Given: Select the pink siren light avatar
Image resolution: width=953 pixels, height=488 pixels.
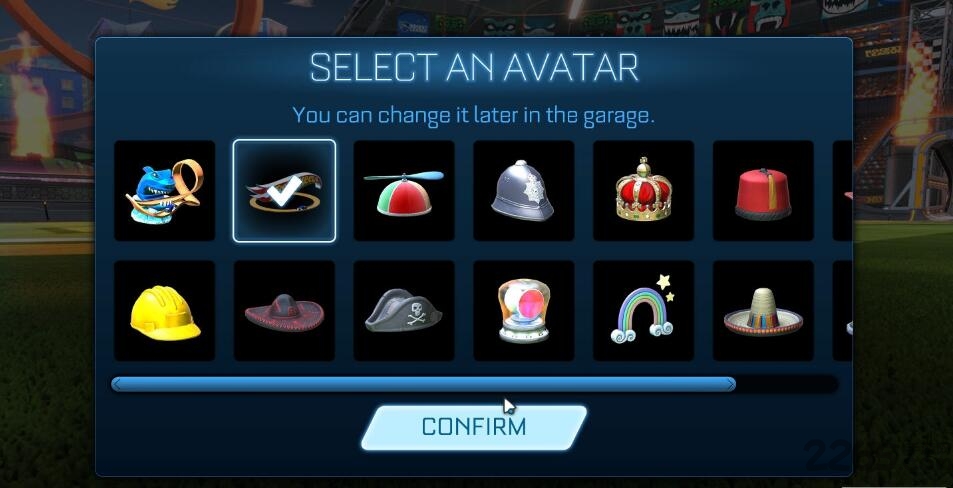Looking at the screenshot, I should (x=523, y=310).
